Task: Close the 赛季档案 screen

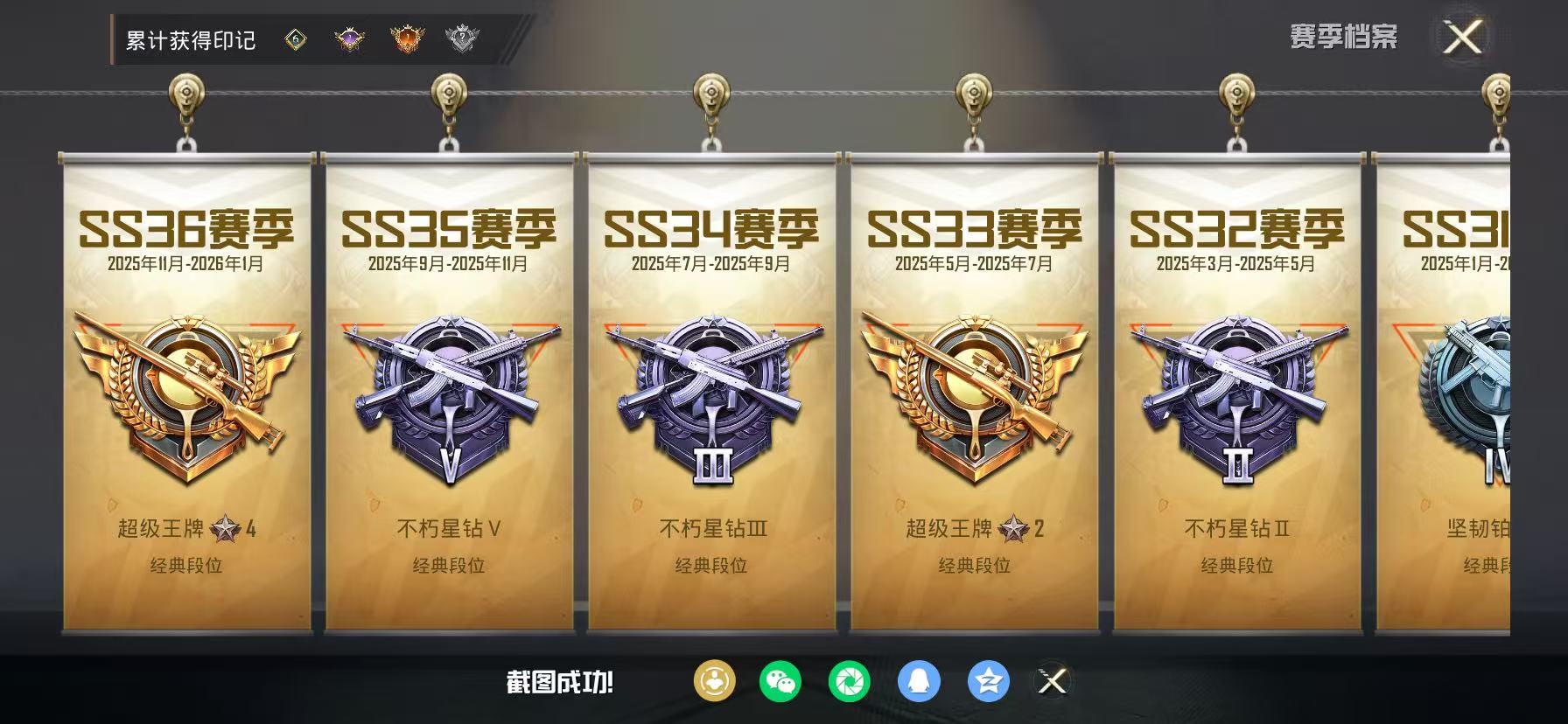Action: point(1462,37)
